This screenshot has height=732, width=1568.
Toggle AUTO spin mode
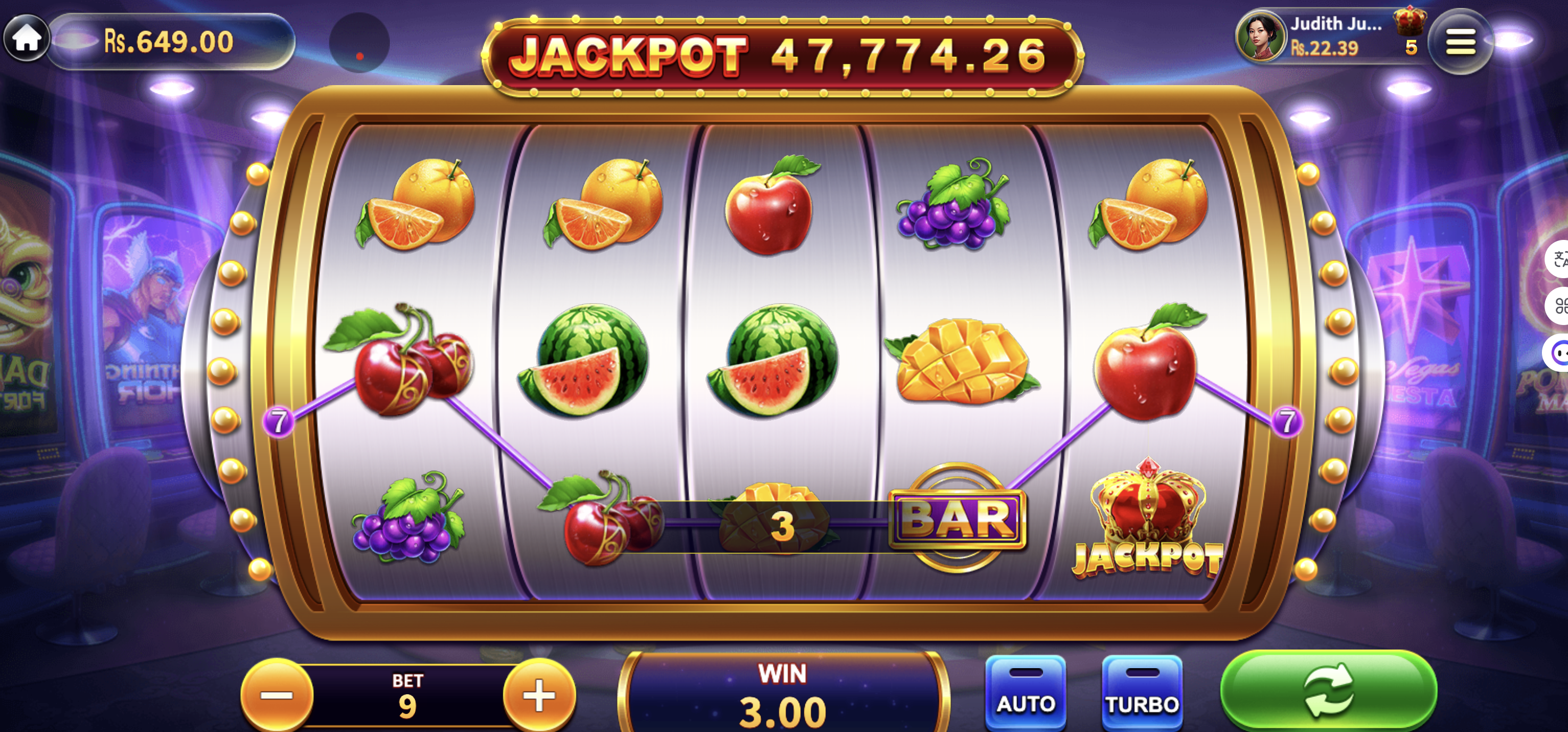point(1025,693)
